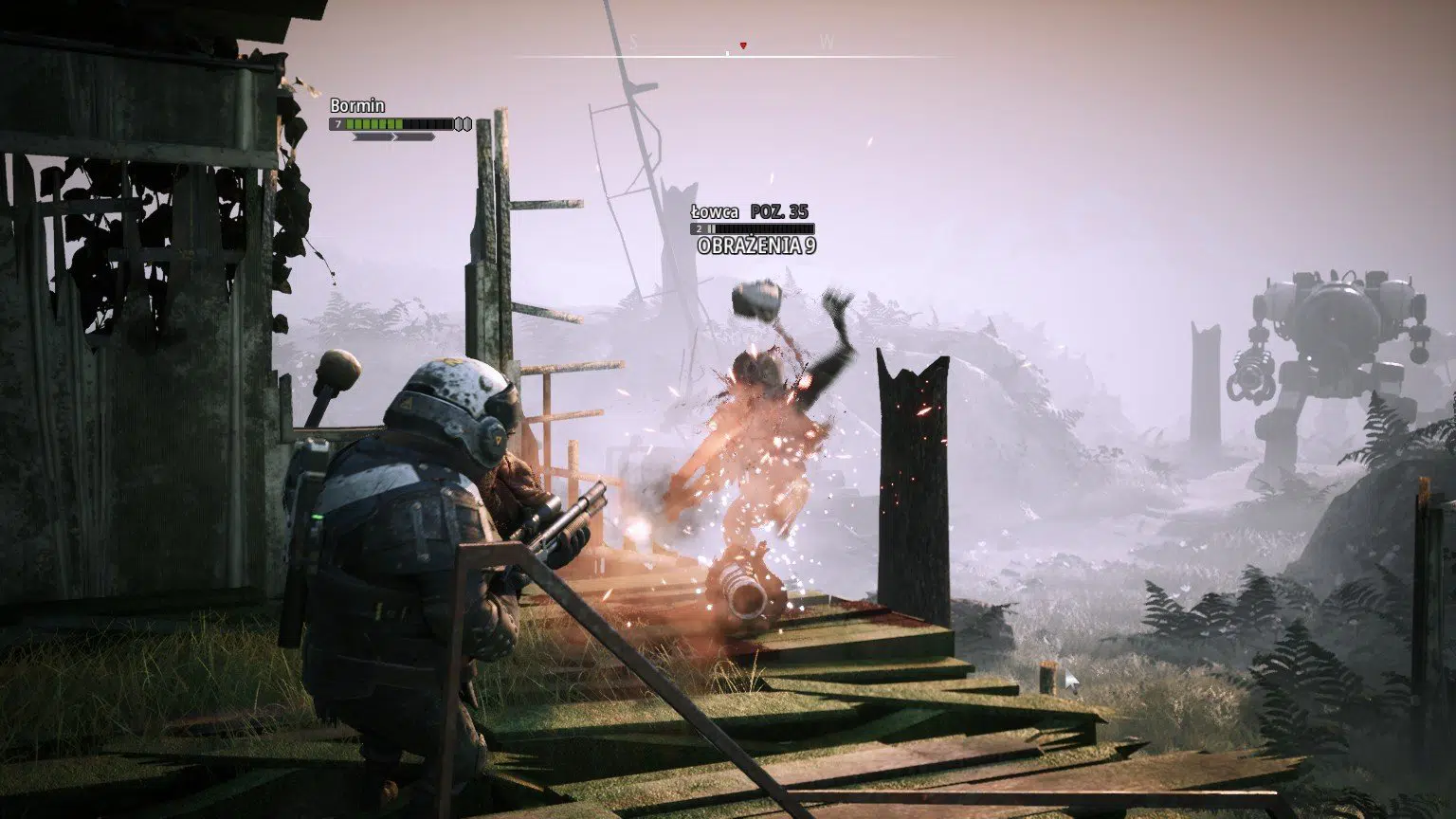Click Łowca's level 2 badge

pyautogui.click(x=699, y=228)
